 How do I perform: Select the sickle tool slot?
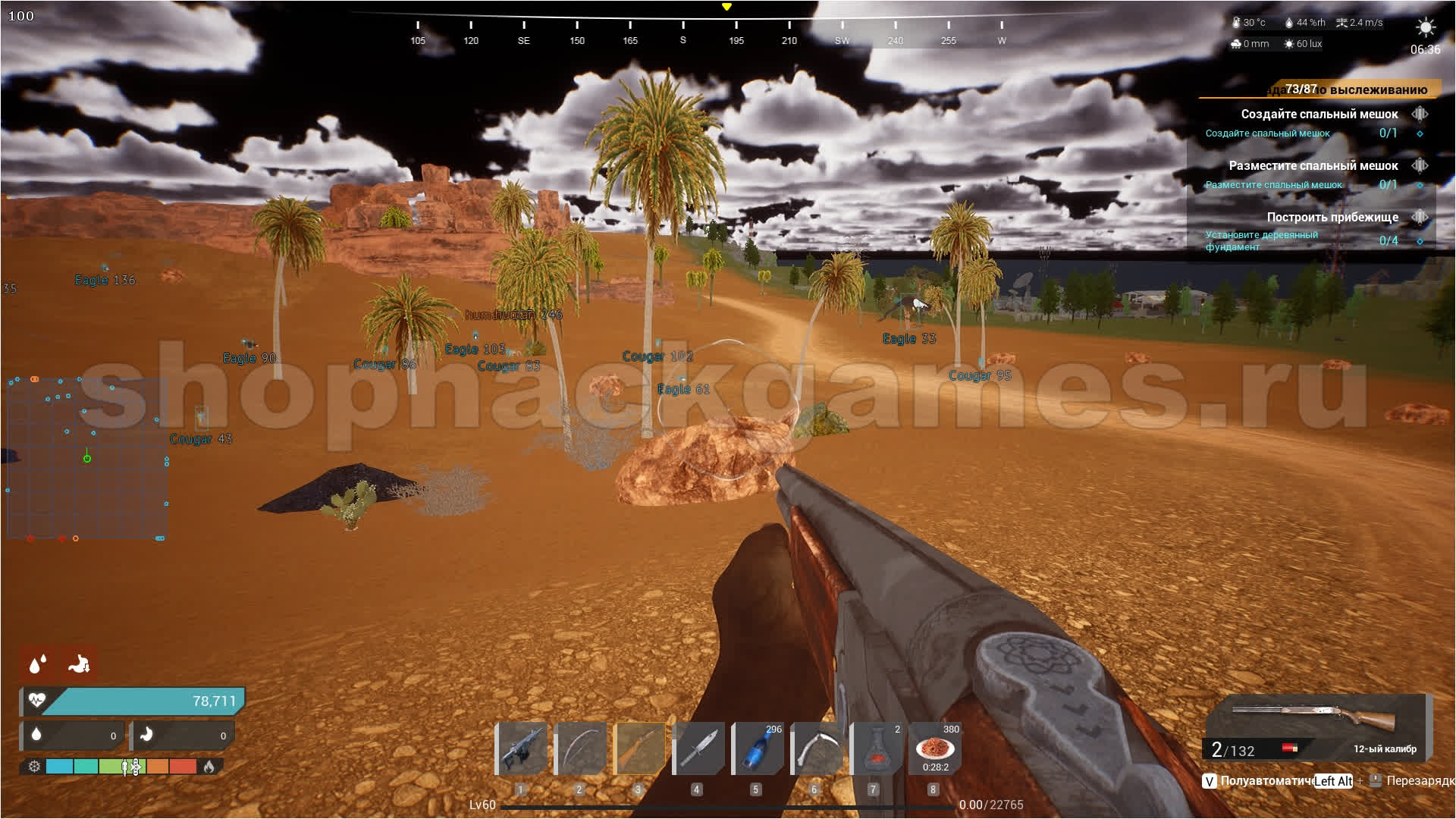tap(815, 748)
